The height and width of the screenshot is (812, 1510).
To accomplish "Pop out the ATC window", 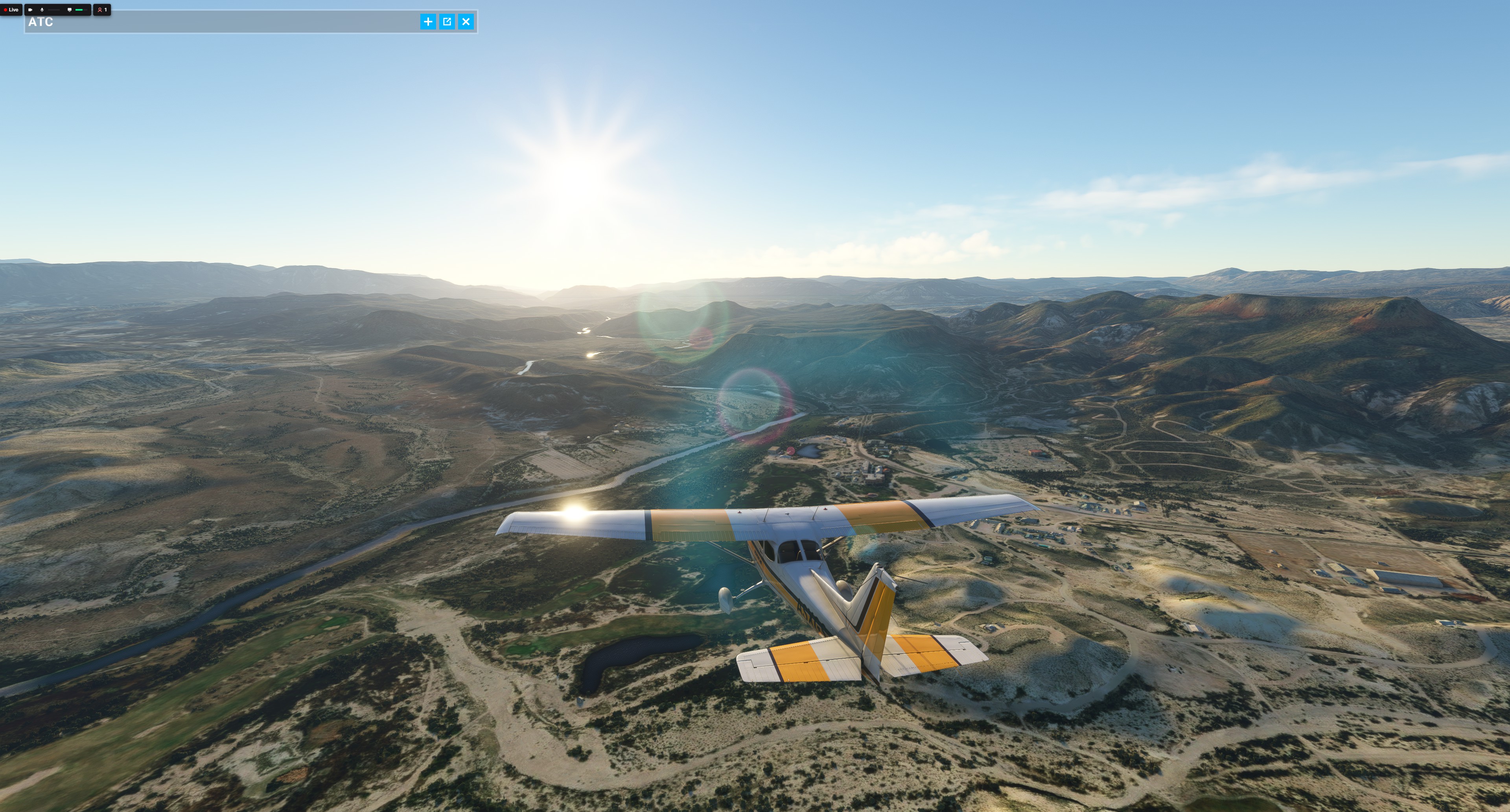I will 447,22.
